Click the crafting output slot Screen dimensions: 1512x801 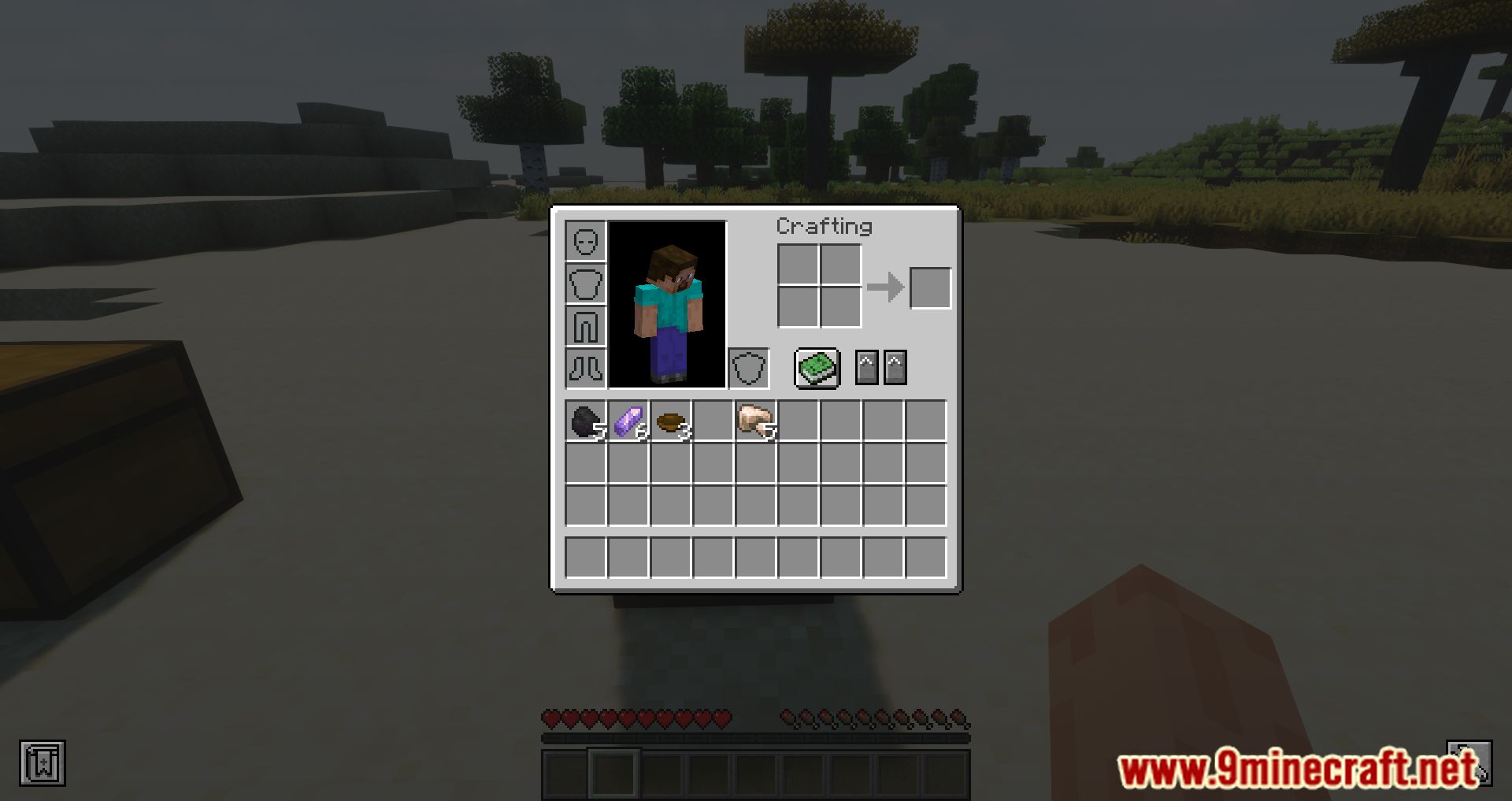[932, 287]
